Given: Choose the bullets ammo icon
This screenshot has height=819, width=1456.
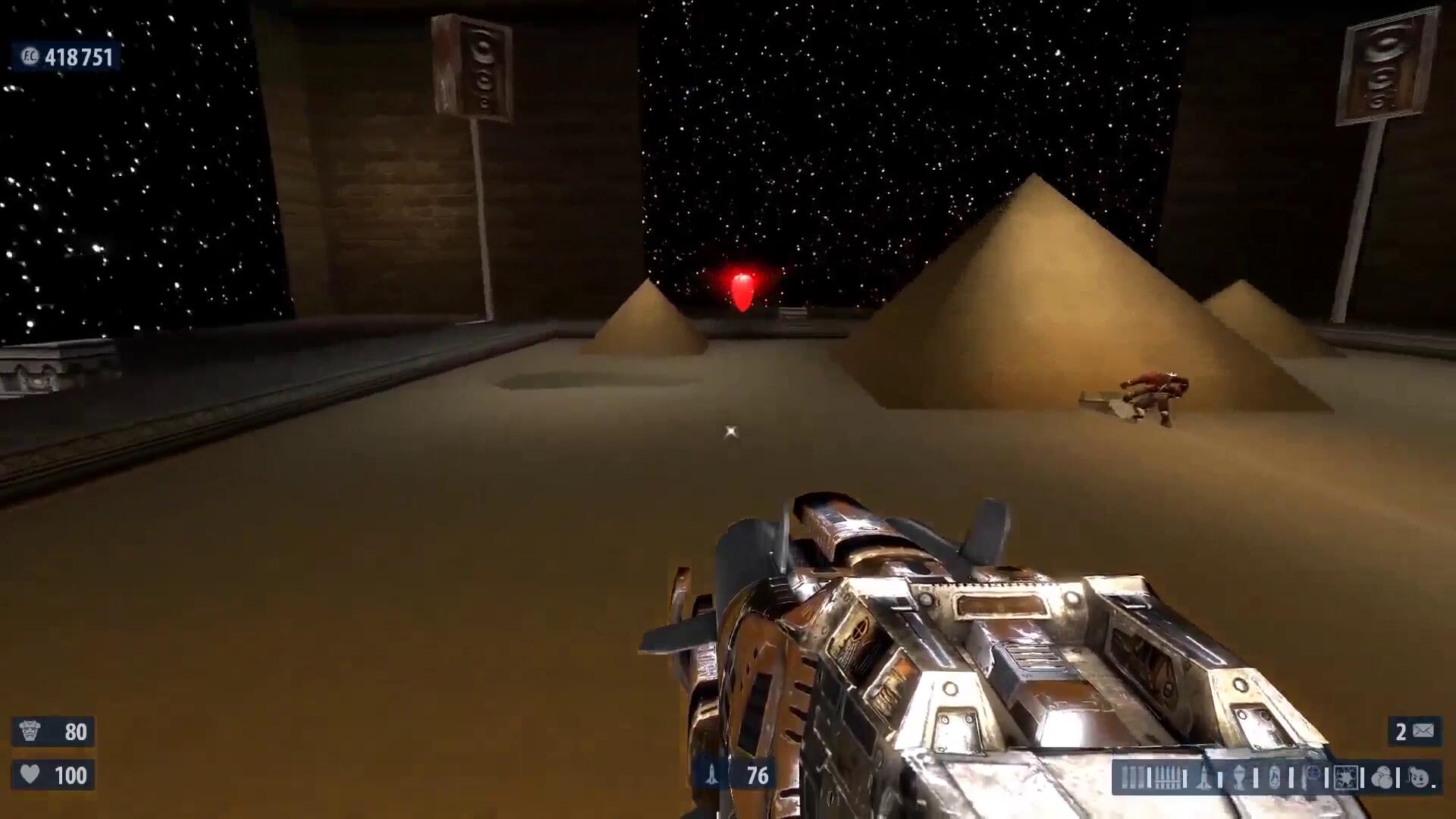Looking at the screenshot, I should coord(1169,778).
